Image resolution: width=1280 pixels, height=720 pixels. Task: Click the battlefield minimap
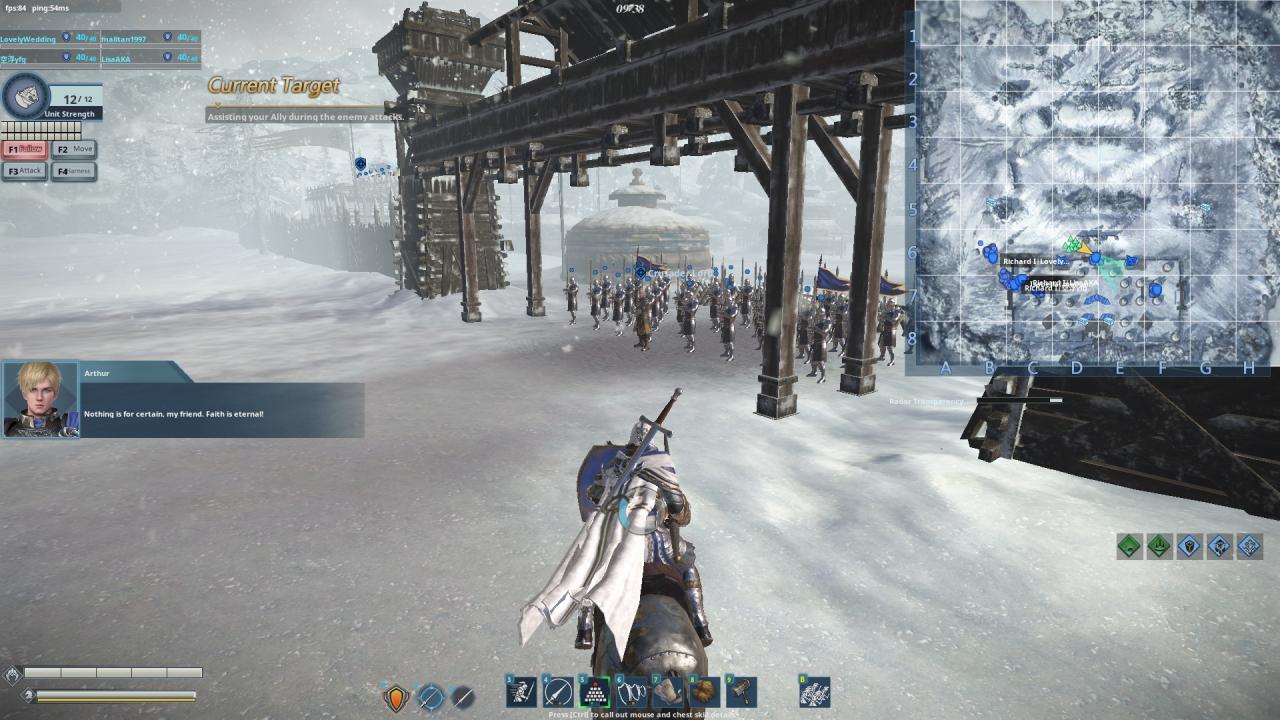[x=1097, y=185]
